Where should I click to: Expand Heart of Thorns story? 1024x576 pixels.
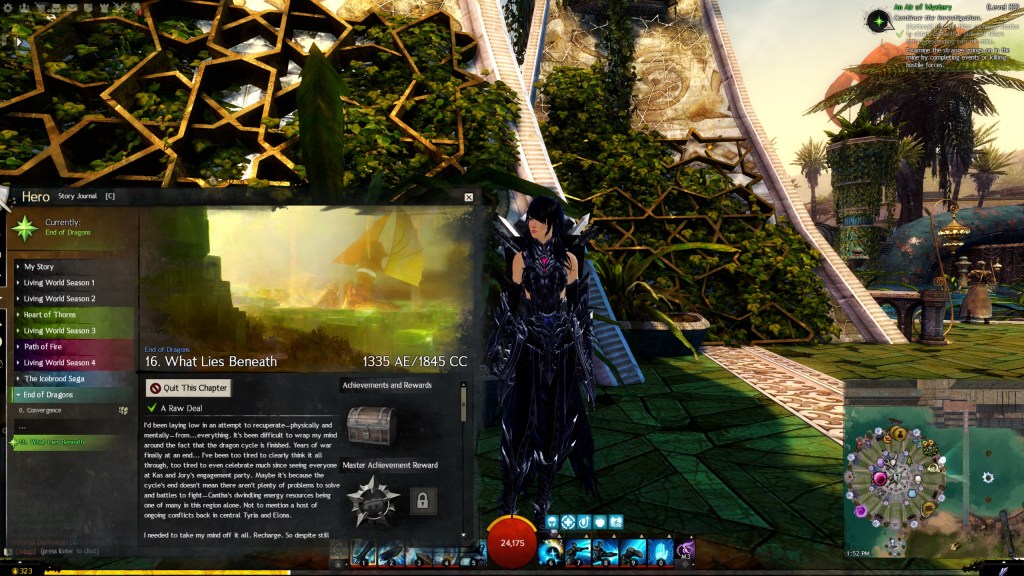50,315
